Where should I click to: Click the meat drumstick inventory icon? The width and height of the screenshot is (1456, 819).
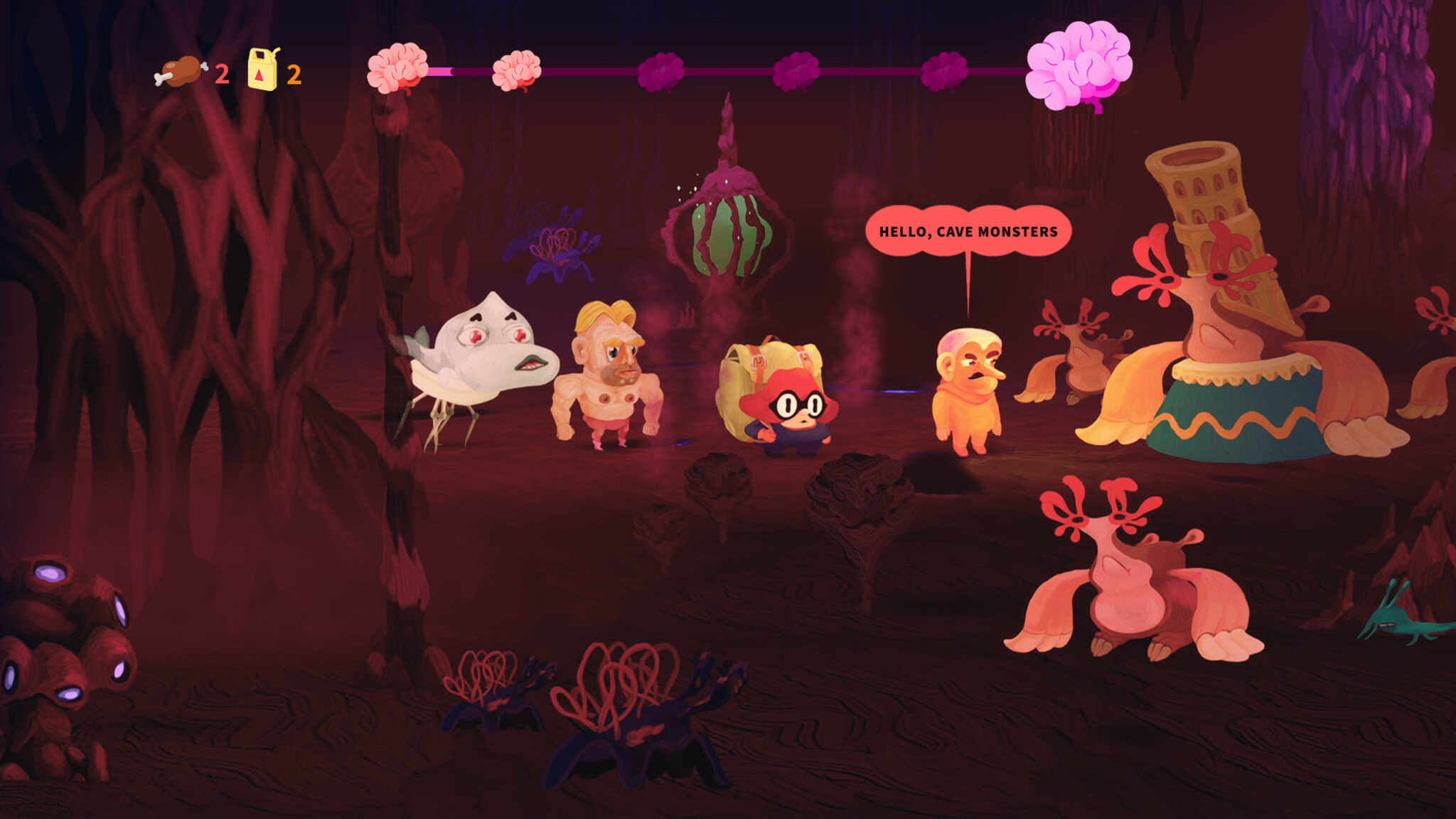180,72
